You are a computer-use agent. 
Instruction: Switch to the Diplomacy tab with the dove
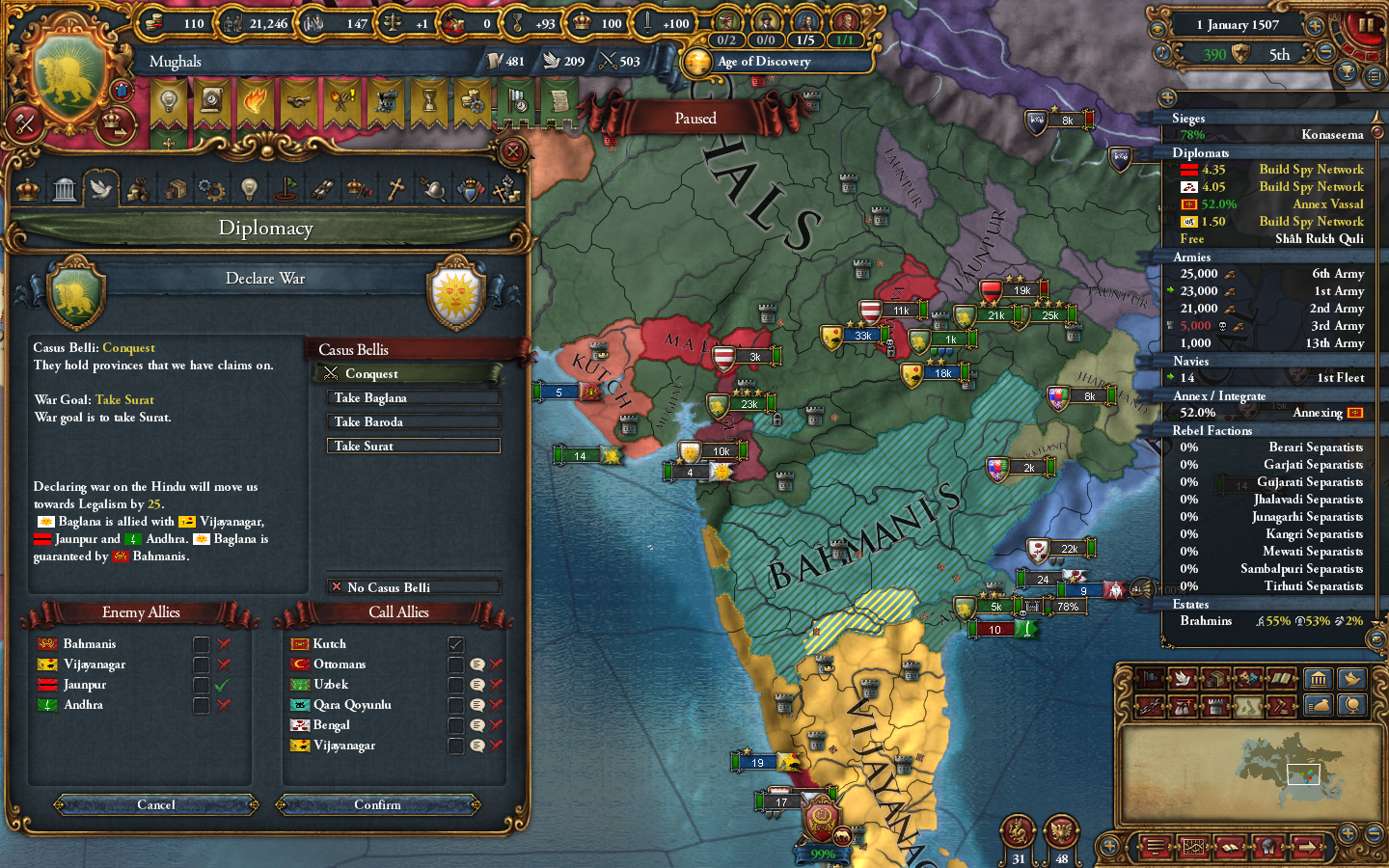[x=103, y=188]
